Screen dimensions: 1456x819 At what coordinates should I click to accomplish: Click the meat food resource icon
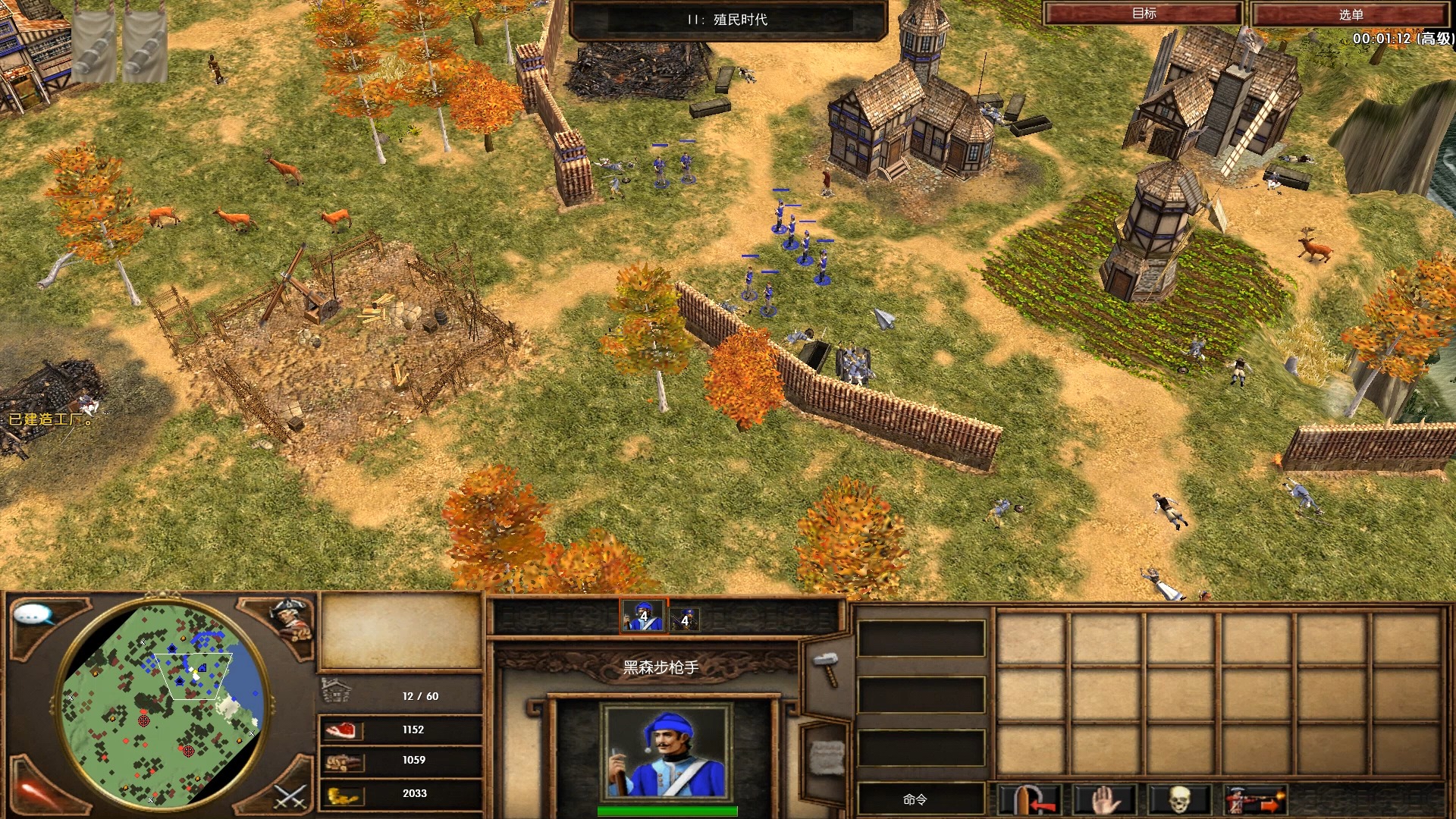[340, 730]
